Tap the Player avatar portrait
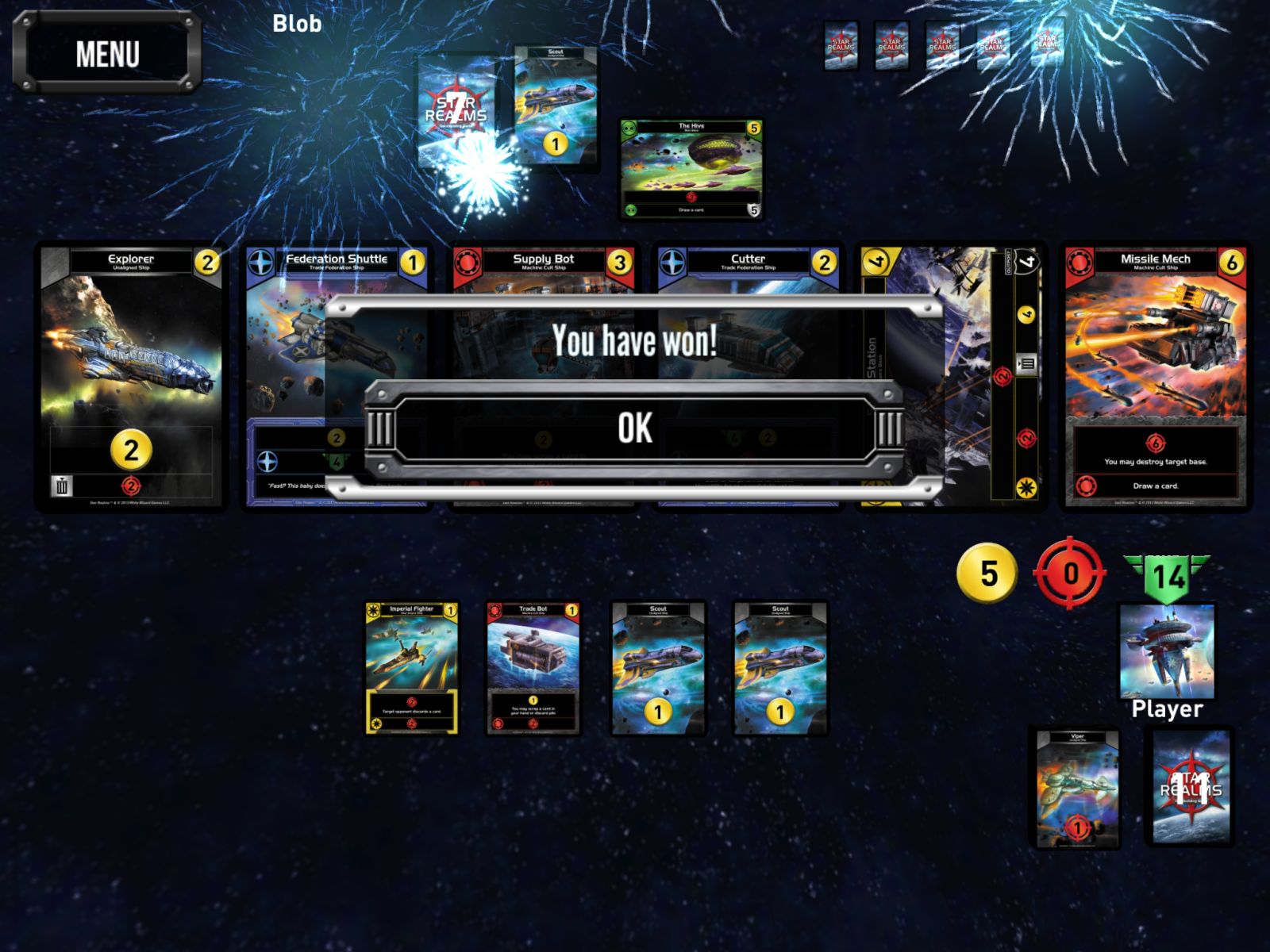 tap(1167, 651)
